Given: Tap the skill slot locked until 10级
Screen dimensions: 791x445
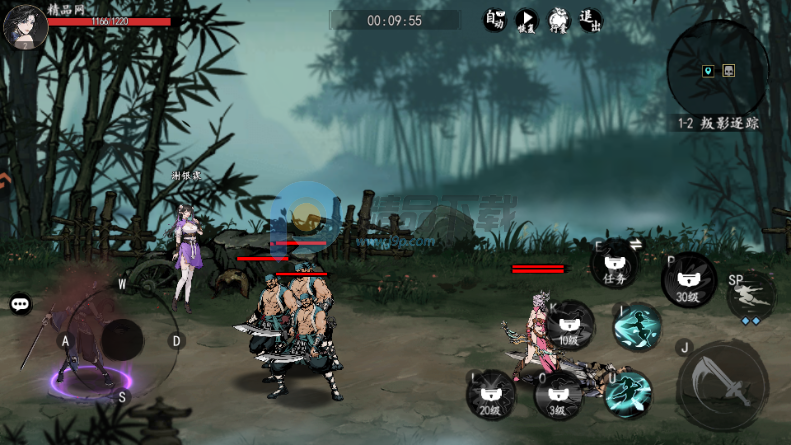Looking at the screenshot, I should tap(569, 325).
